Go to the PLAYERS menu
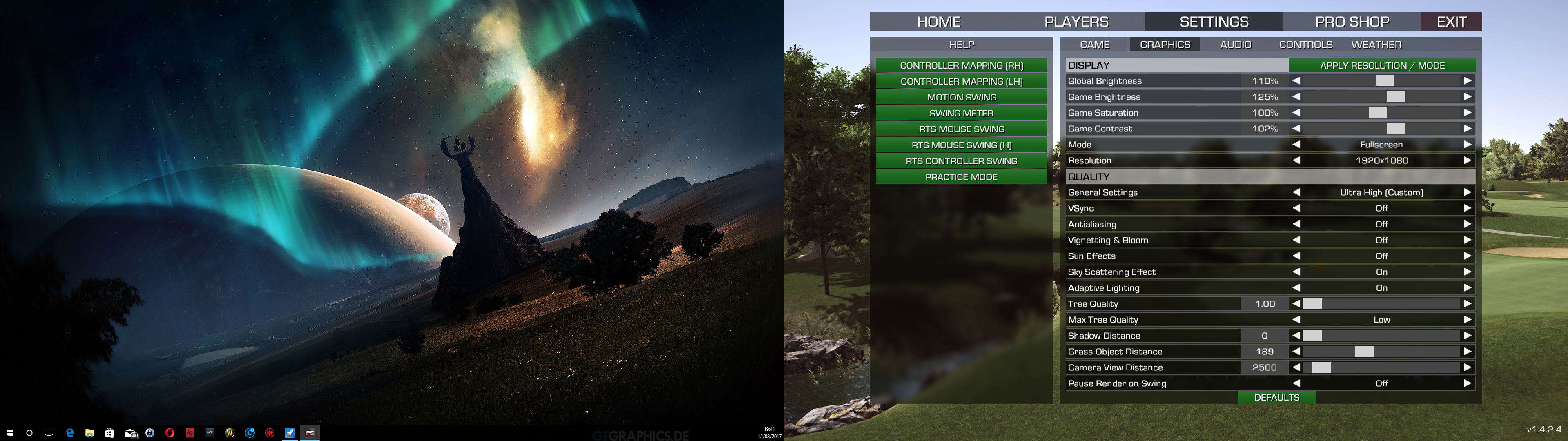Viewport: 1568px width, 441px height. click(1076, 22)
